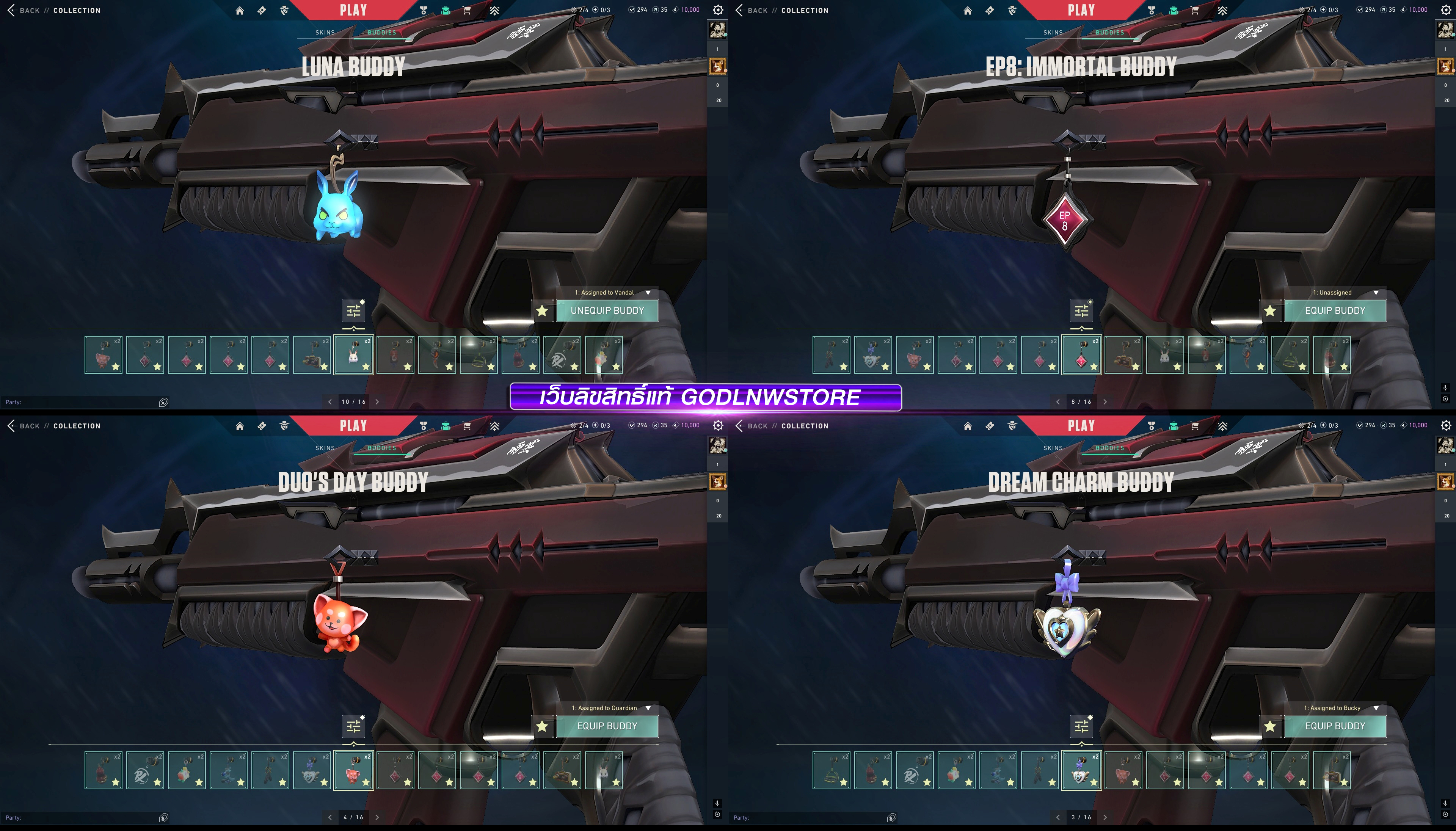Select the highlighted heart charm buddy thumbnail

coord(1082,770)
